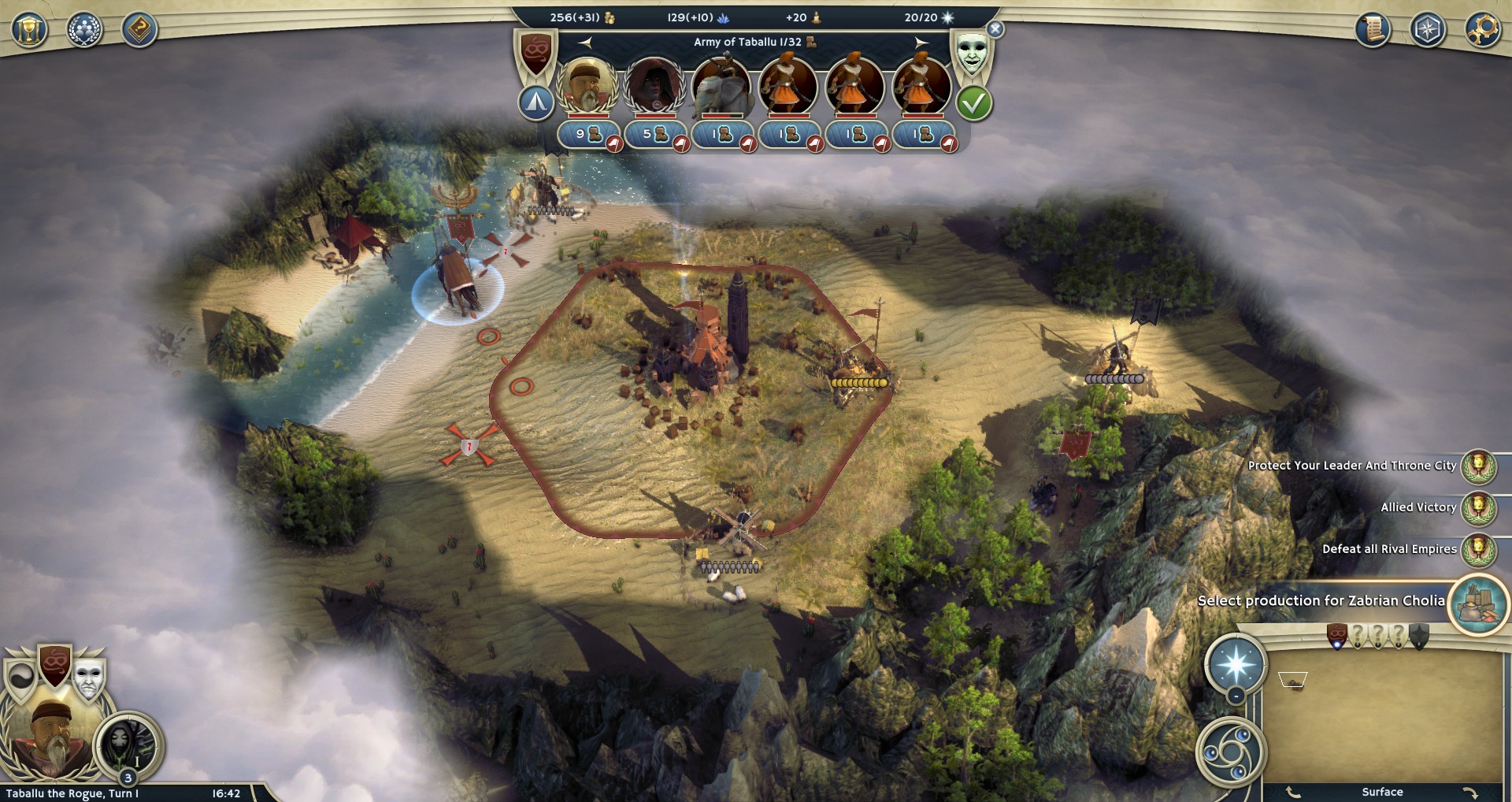
Task: Click on the parchment minimap
Action: point(1382,717)
